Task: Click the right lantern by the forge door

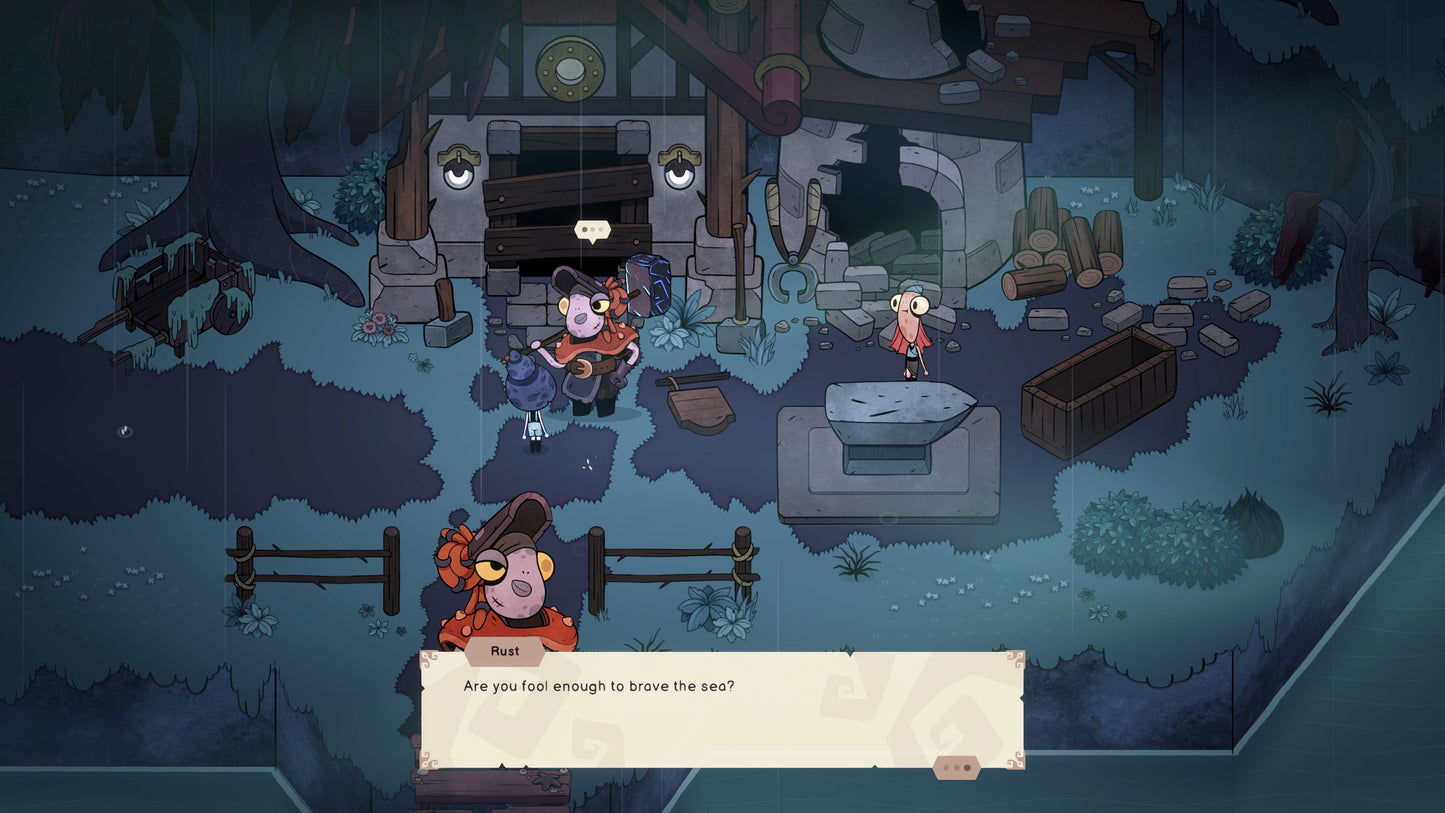Action: click(x=680, y=168)
